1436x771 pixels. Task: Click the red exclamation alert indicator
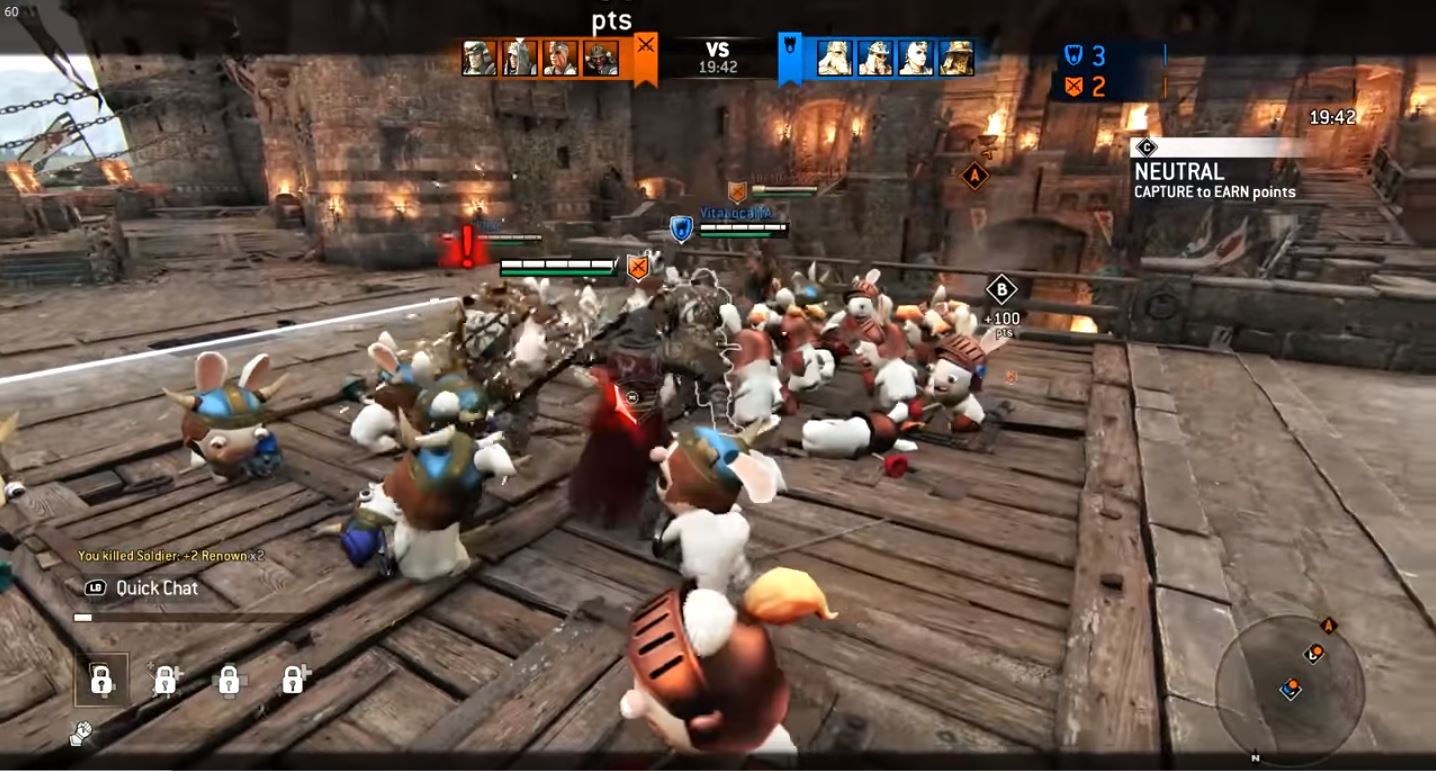coord(465,246)
